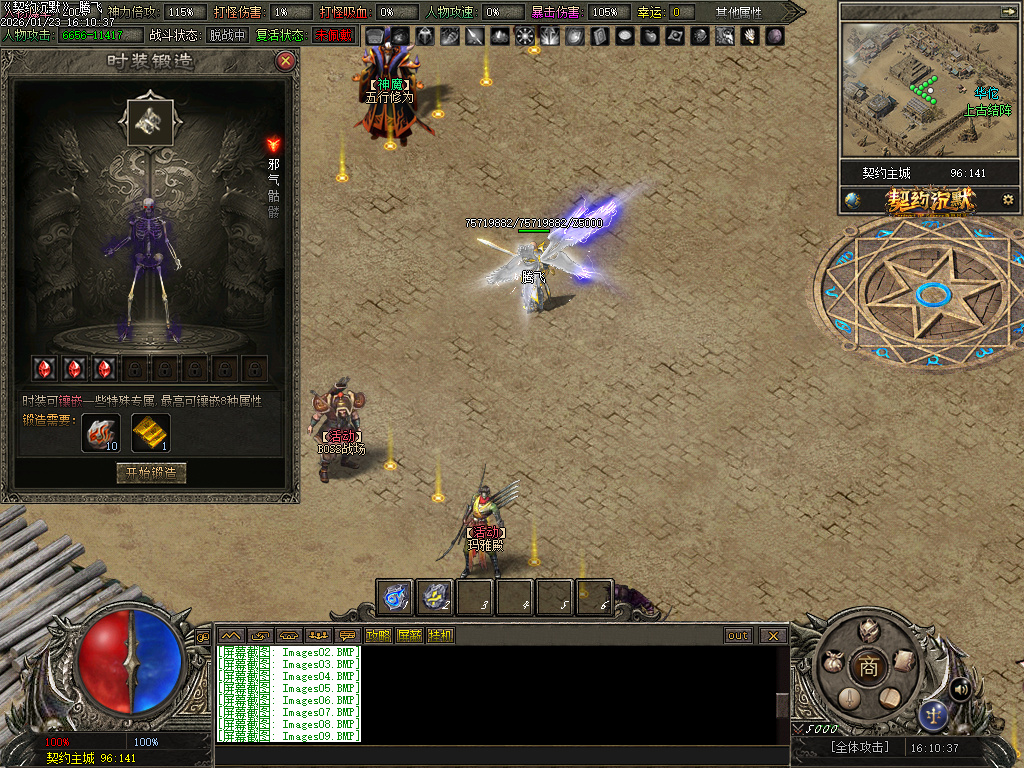Click the out button on chat panel
Viewport: 1024px width, 768px height.
tap(738, 635)
